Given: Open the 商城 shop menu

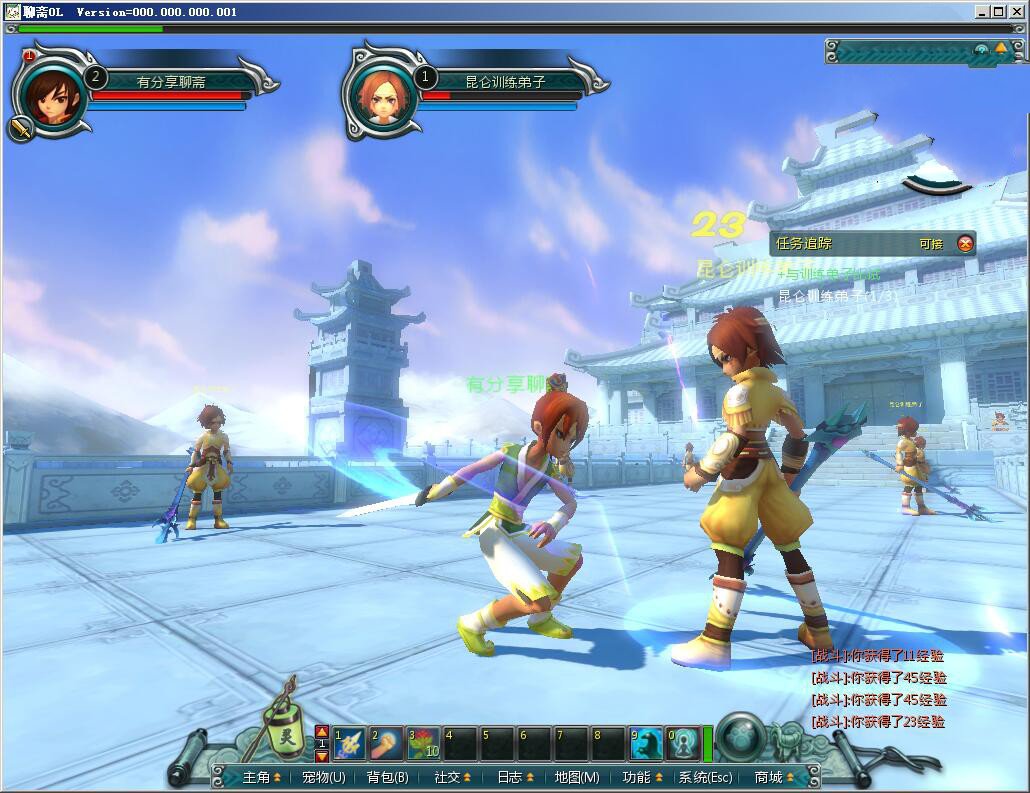Looking at the screenshot, I should click(x=774, y=777).
